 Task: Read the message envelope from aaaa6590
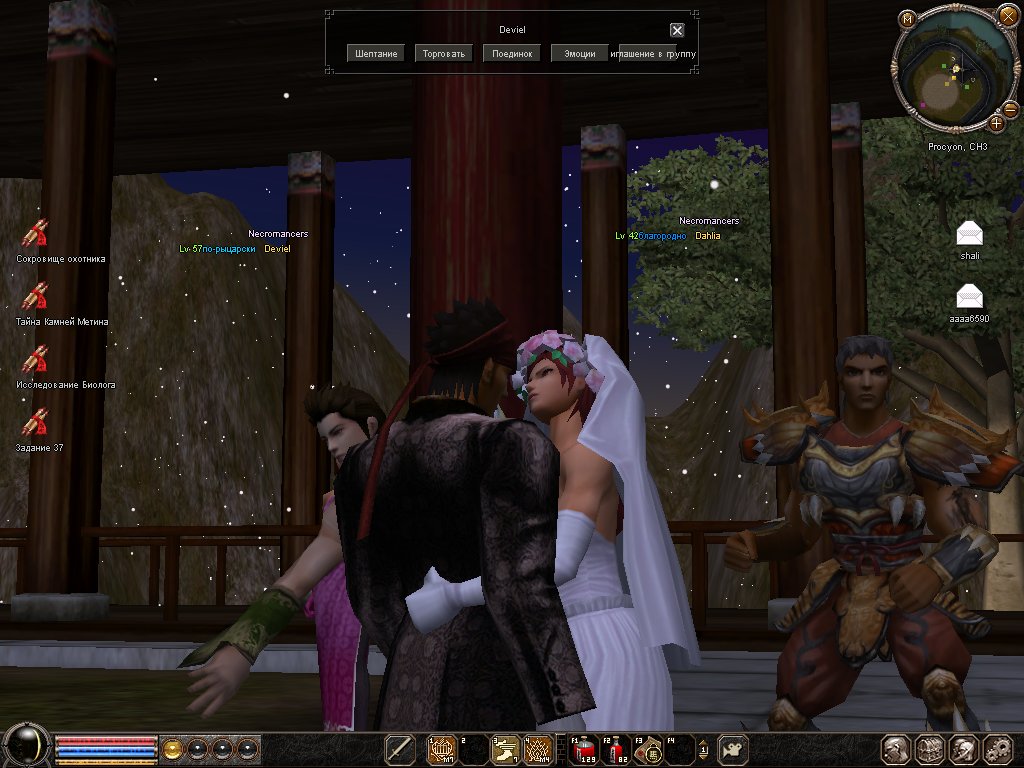(969, 296)
